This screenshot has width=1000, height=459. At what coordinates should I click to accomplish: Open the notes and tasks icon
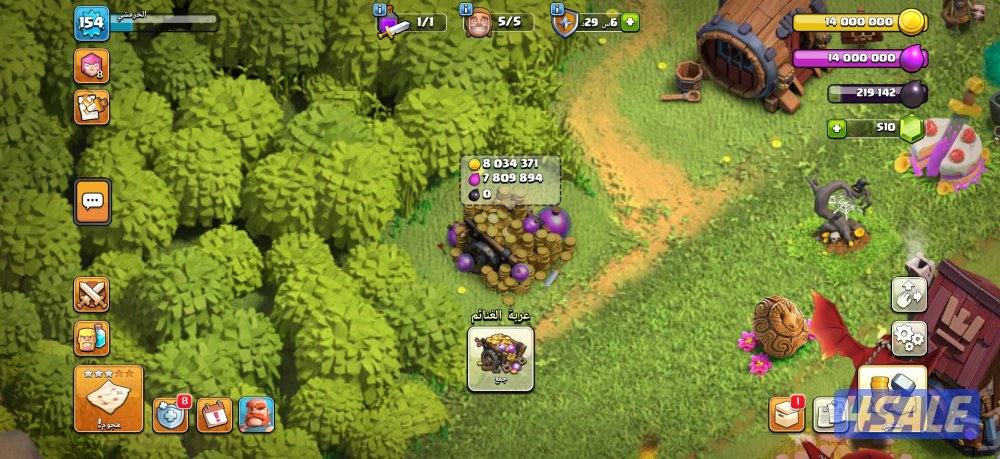(91, 107)
